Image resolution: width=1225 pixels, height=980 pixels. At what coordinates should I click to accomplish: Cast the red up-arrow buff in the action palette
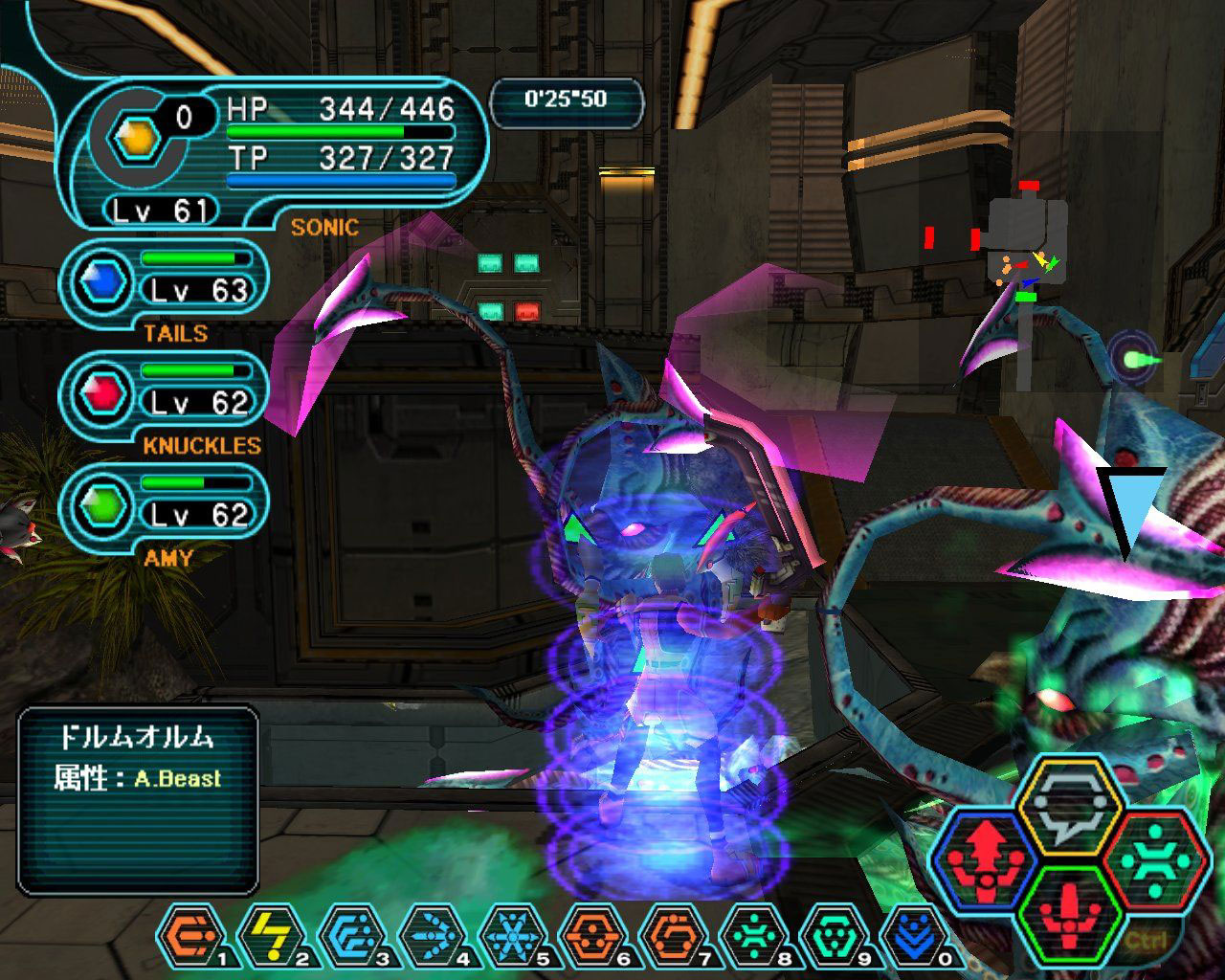983,859
